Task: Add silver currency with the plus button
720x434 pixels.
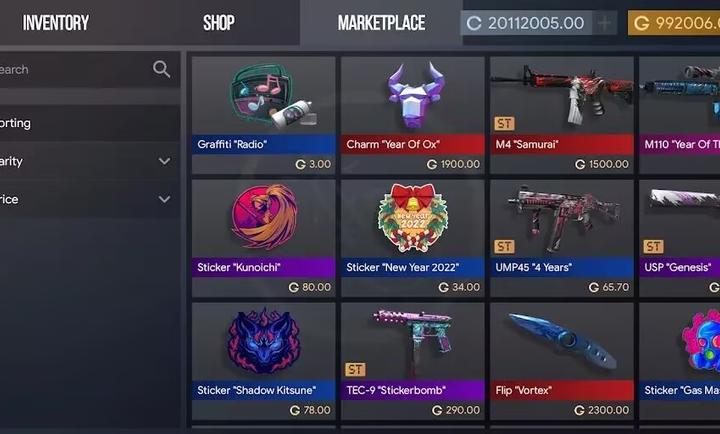Action: click(605, 23)
